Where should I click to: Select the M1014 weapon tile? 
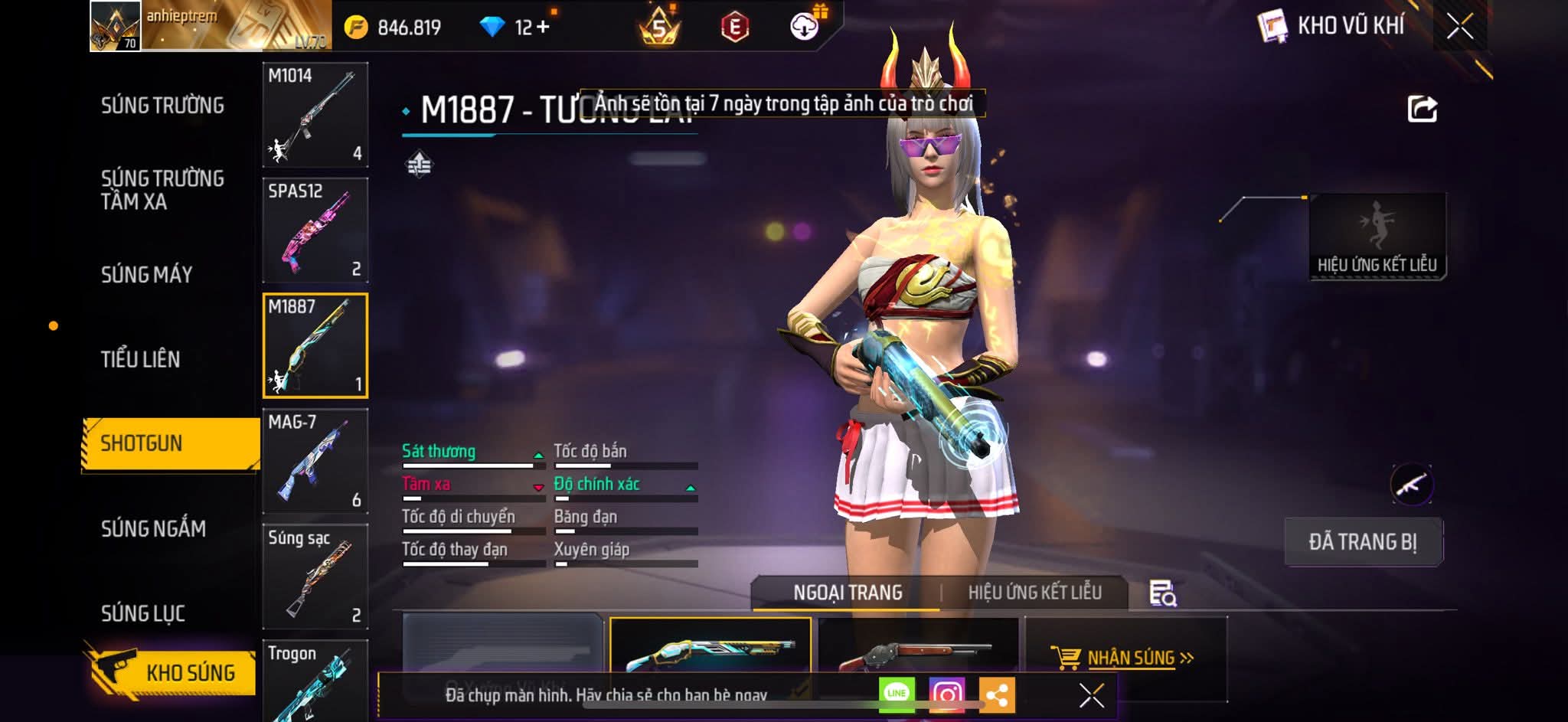pyautogui.click(x=315, y=115)
